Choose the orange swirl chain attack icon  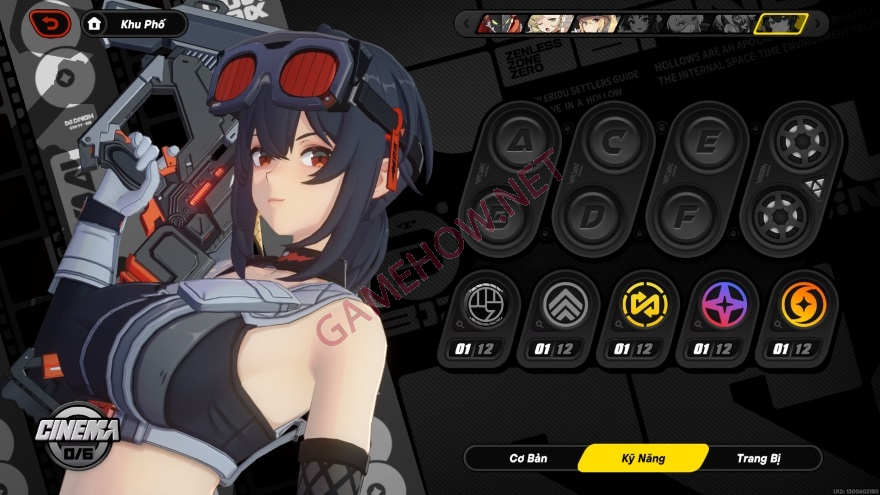(x=797, y=306)
